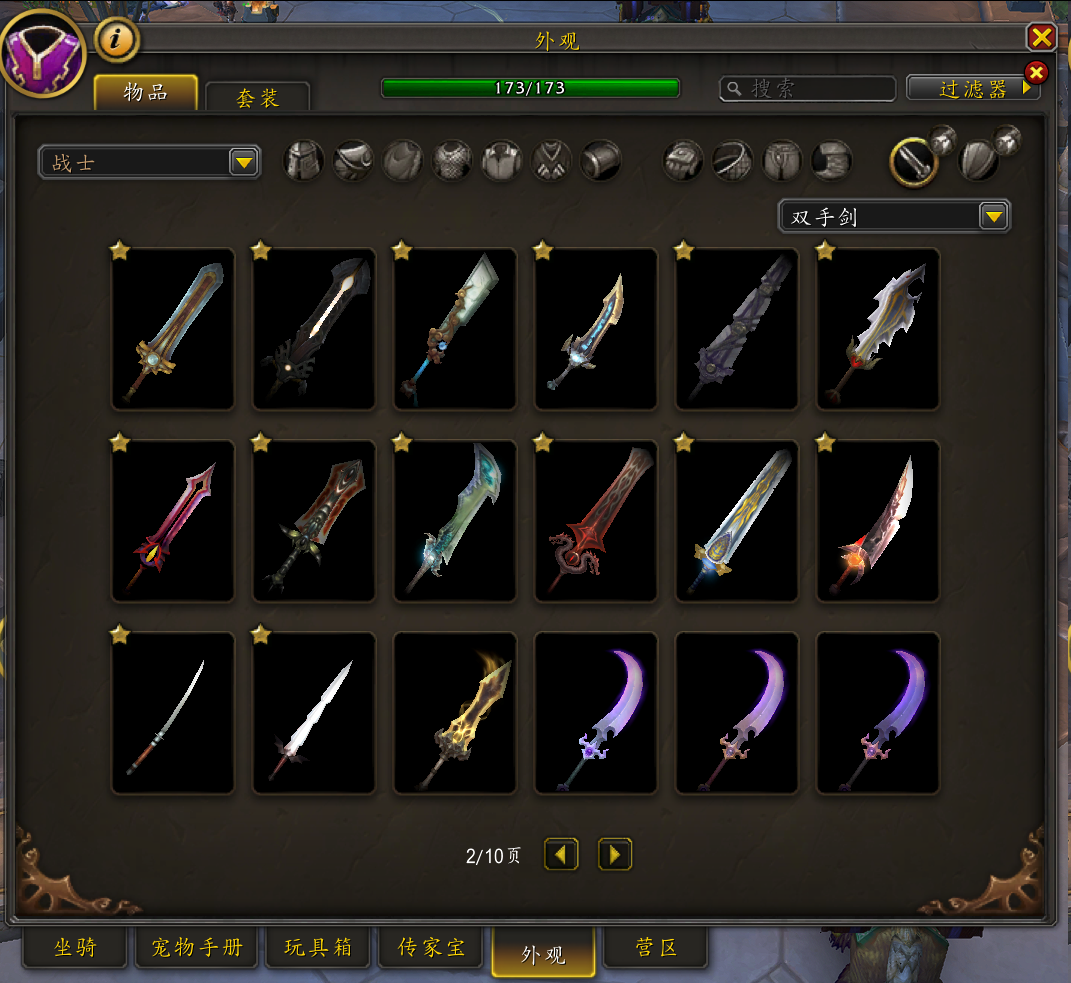
Task: Go to the next appearance page
Action: pyautogui.click(x=615, y=855)
